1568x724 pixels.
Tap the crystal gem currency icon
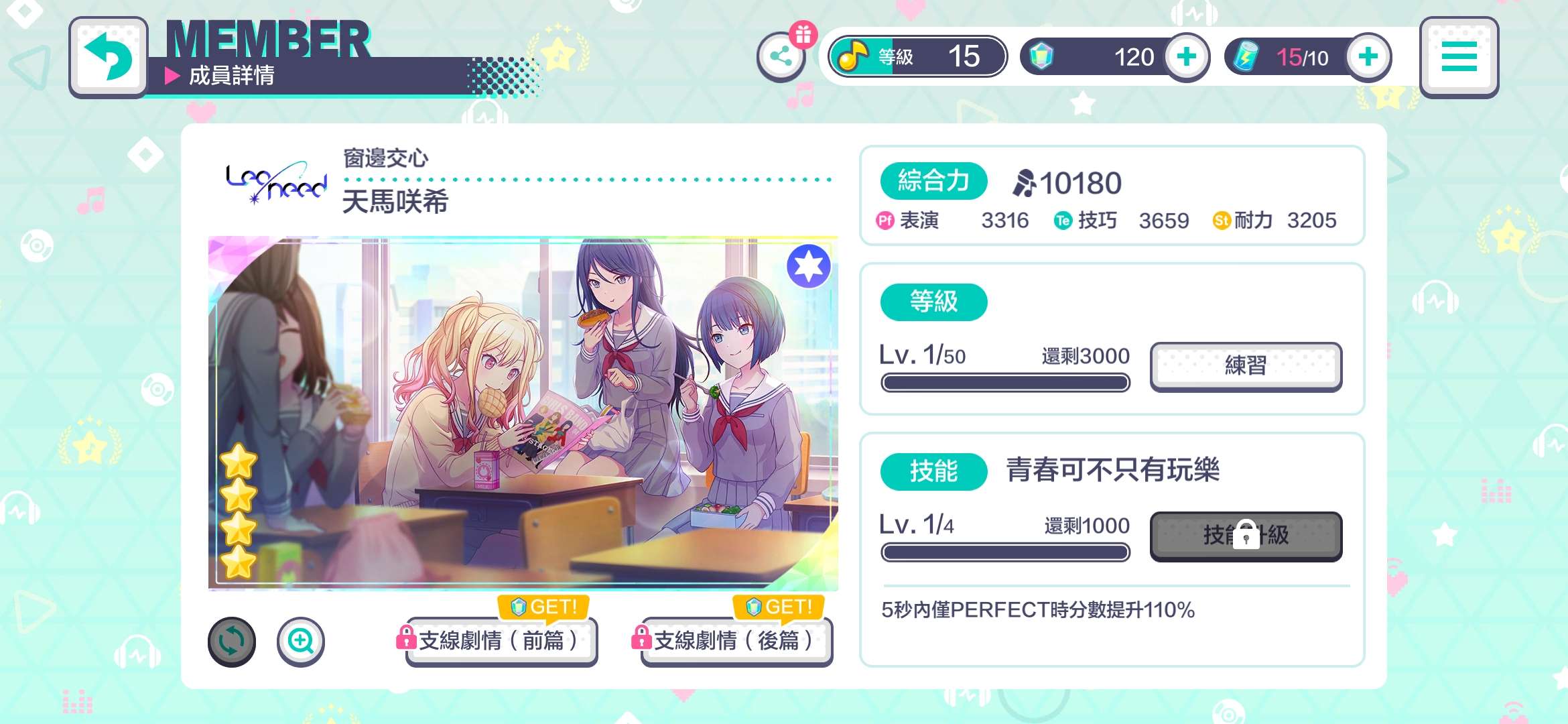point(1042,56)
